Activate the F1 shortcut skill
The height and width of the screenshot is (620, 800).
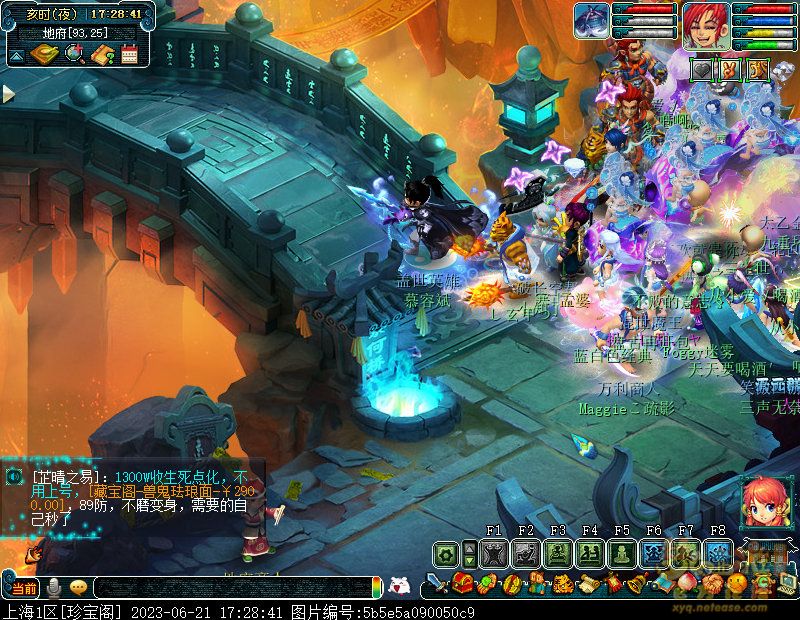coord(493,553)
